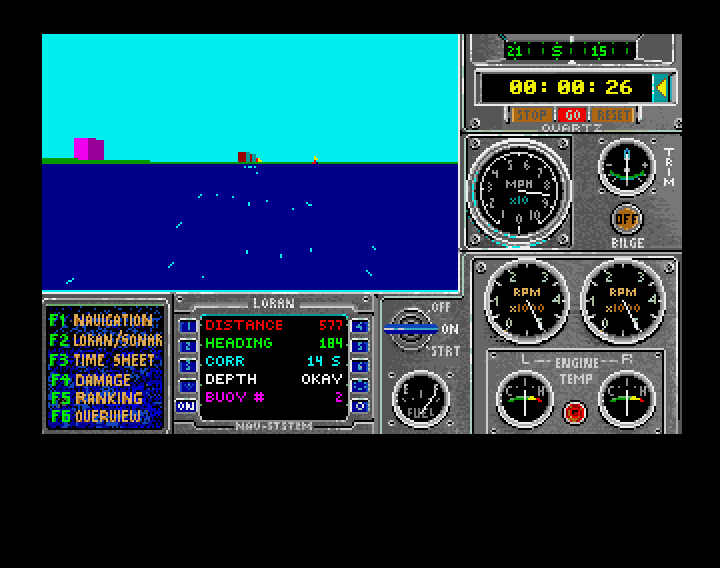
Task: Click Loran keypad button 3
Action: click(x=187, y=366)
